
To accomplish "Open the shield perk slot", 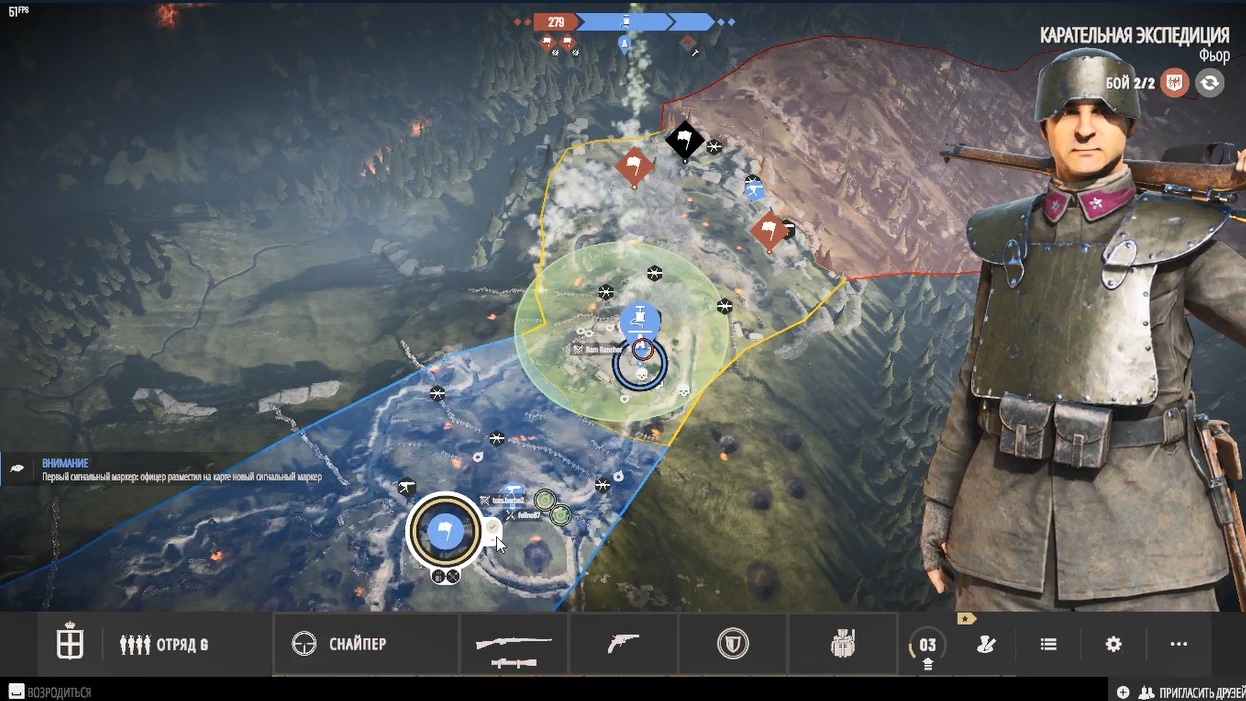I will 733,645.
